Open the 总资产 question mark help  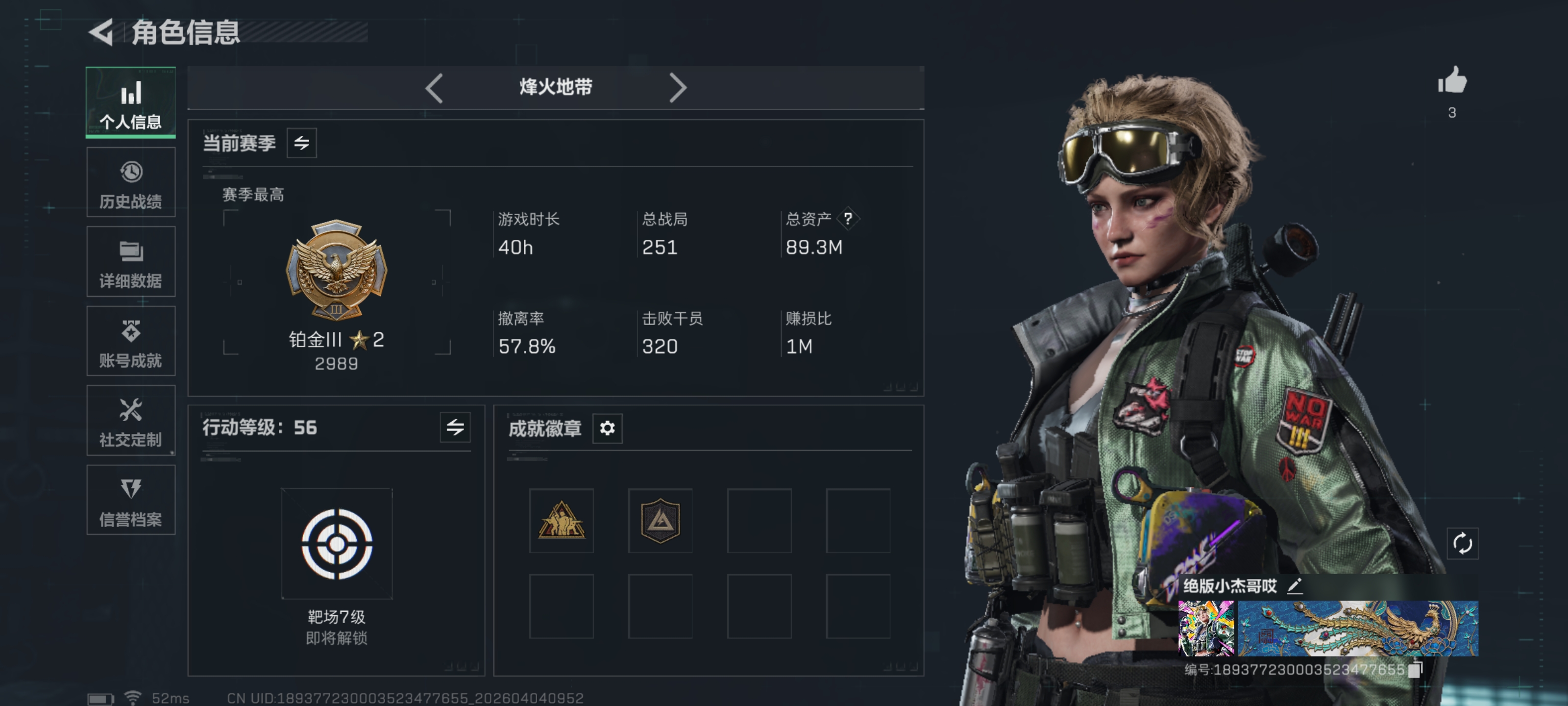[847, 218]
